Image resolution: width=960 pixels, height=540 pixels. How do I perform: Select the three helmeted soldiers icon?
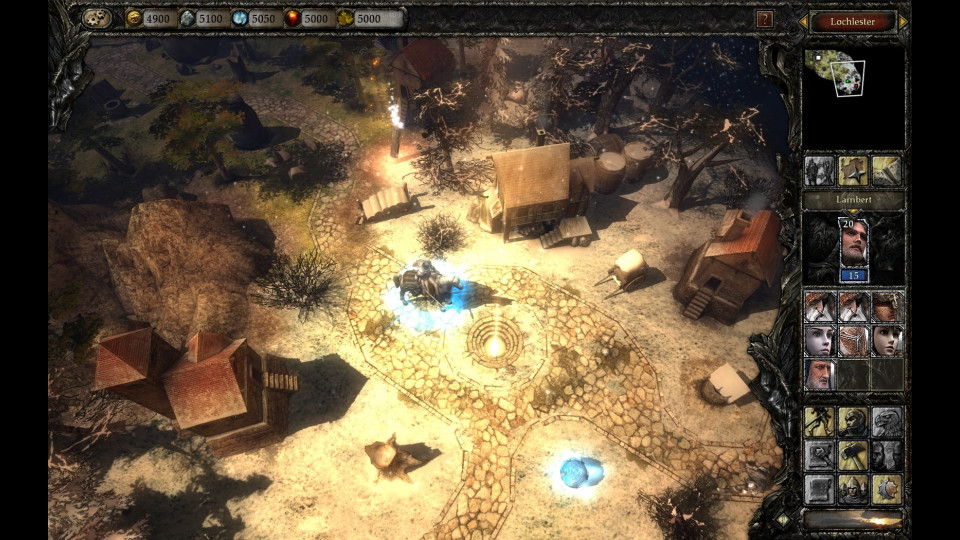853,488
